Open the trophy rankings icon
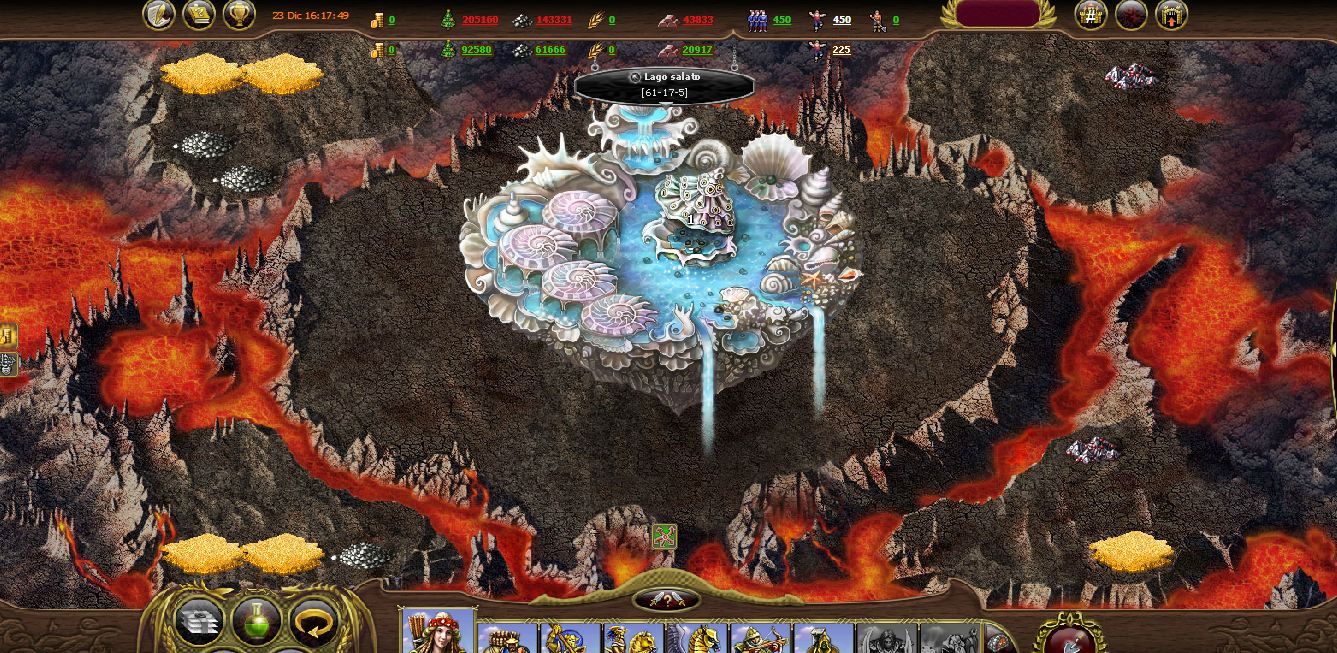 click(238, 14)
